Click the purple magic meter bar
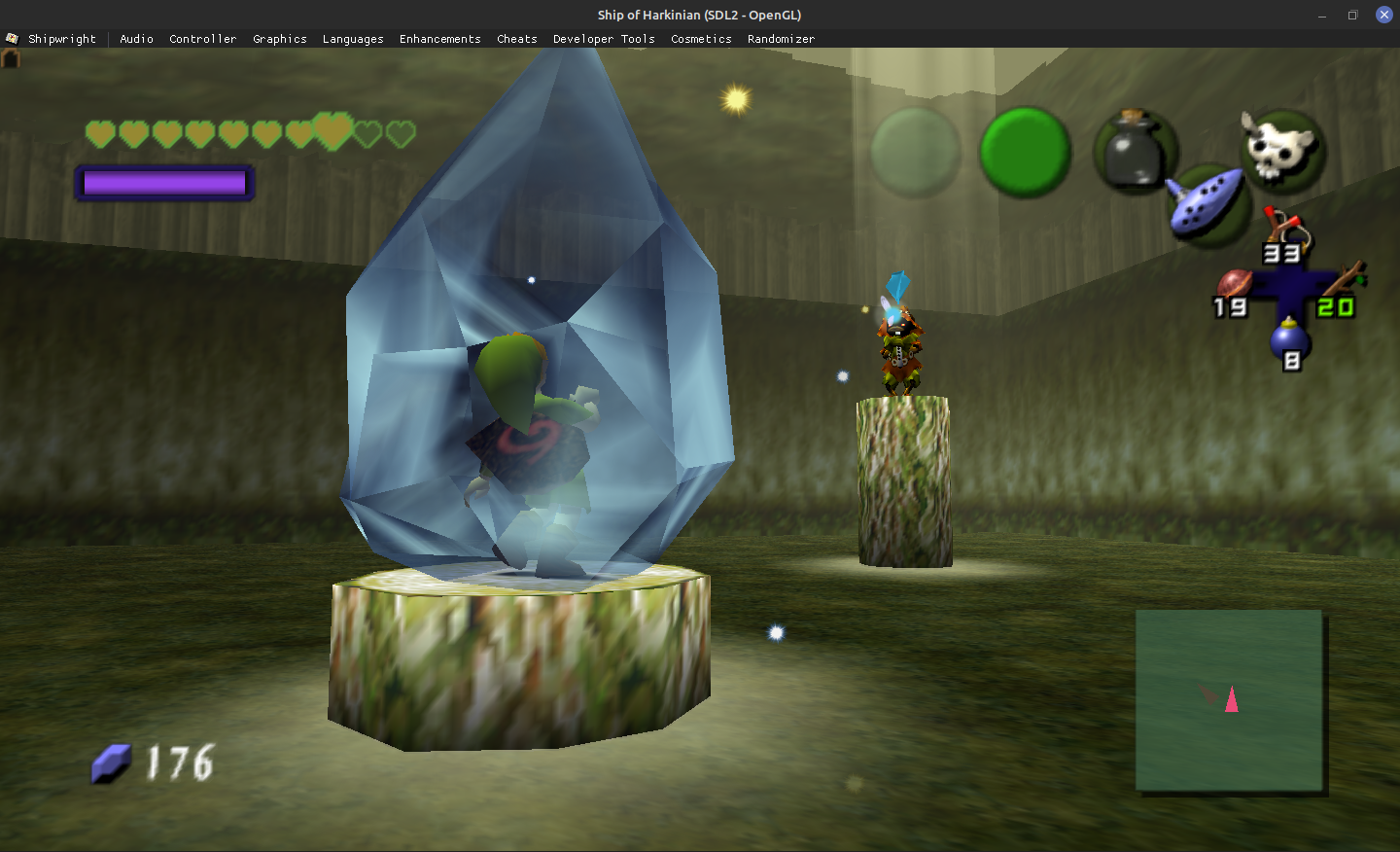Viewport: 1400px width, 852px height. point(163,182)
